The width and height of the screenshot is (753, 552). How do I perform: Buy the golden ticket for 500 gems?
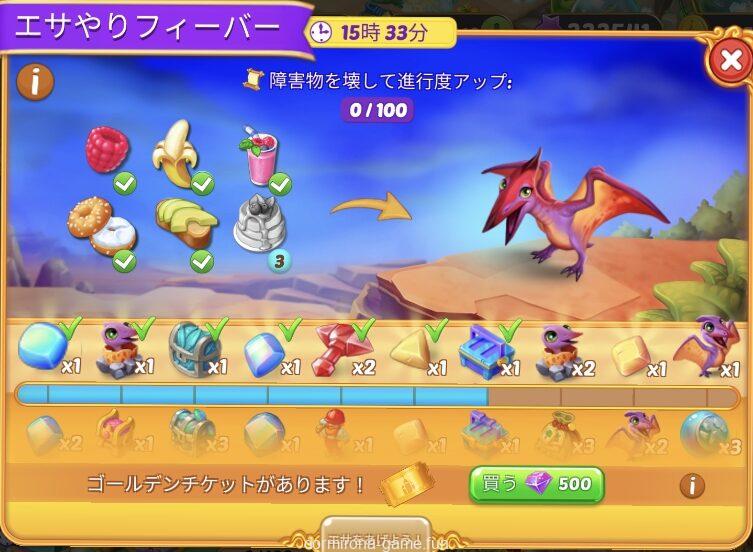click(x=537, y=485)
